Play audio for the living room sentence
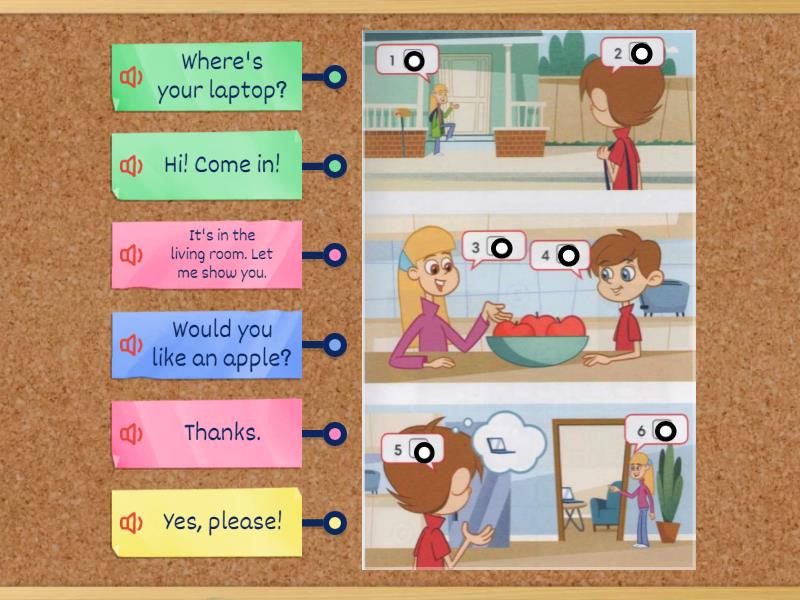 (131, 255)
